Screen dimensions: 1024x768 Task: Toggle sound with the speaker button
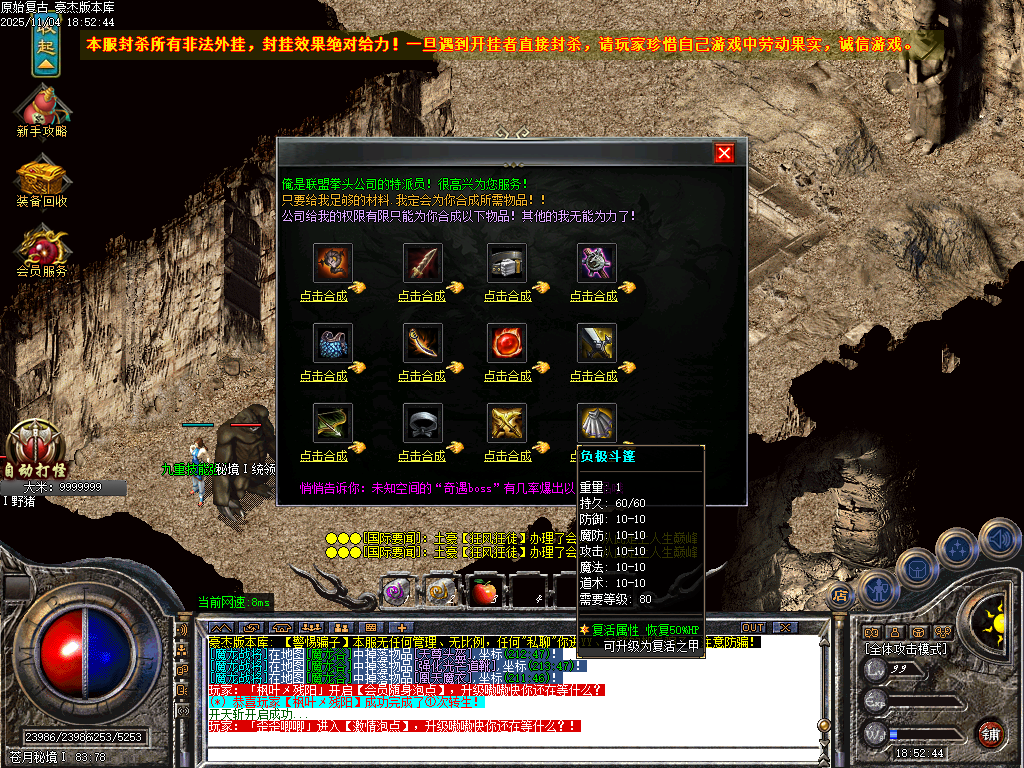coord(999,538)
